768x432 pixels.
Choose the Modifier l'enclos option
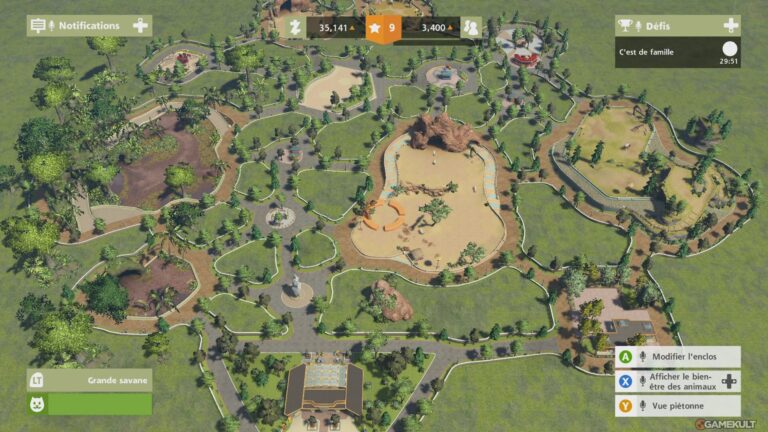pos(678,357)
